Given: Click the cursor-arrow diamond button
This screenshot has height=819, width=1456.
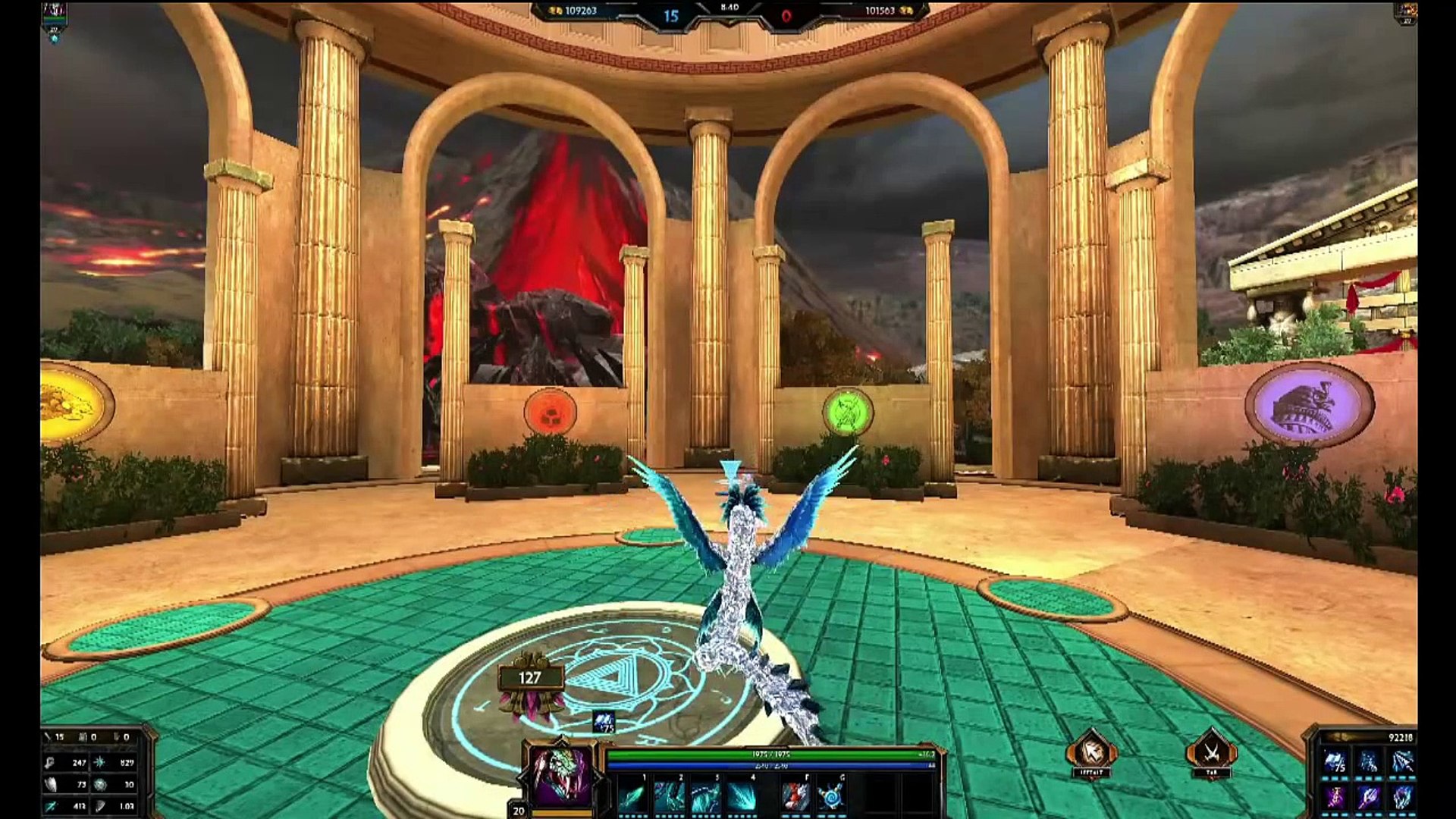Looking at the screenshot, I should tap(1090, 752).
